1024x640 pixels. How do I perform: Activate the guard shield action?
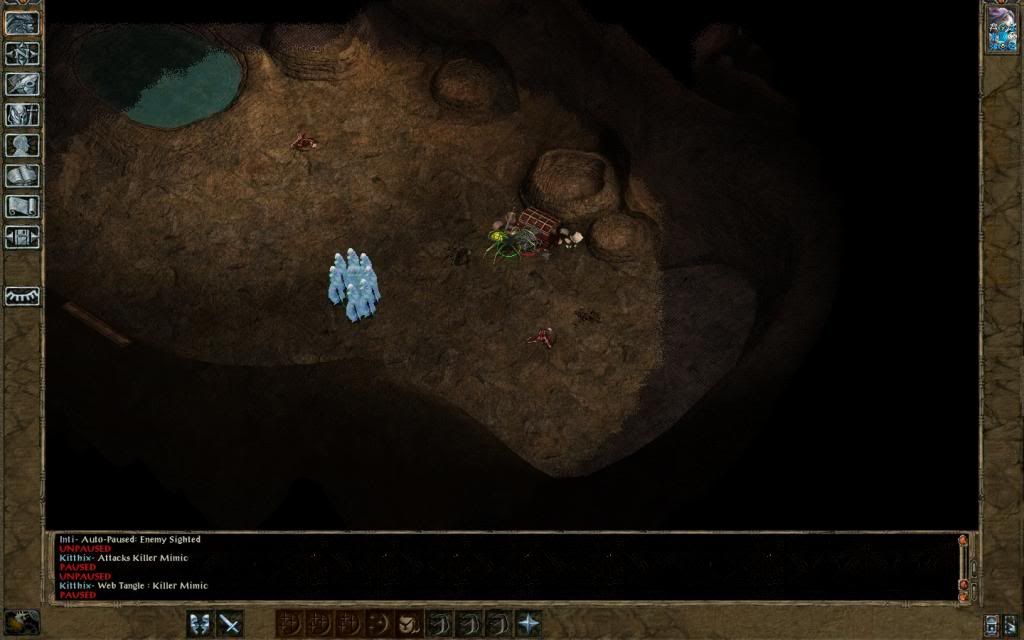[x=200, y=623]
